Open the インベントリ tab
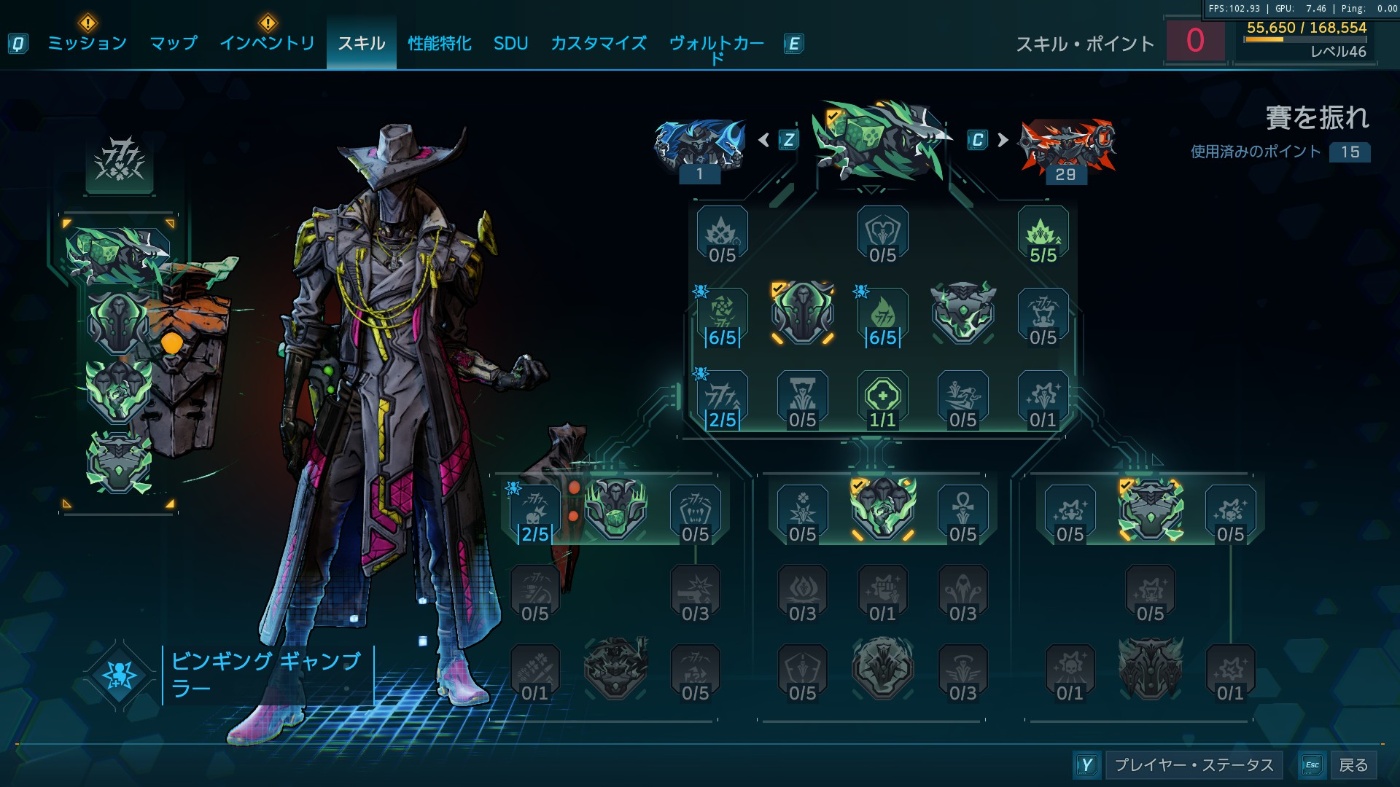 (267, 43)
